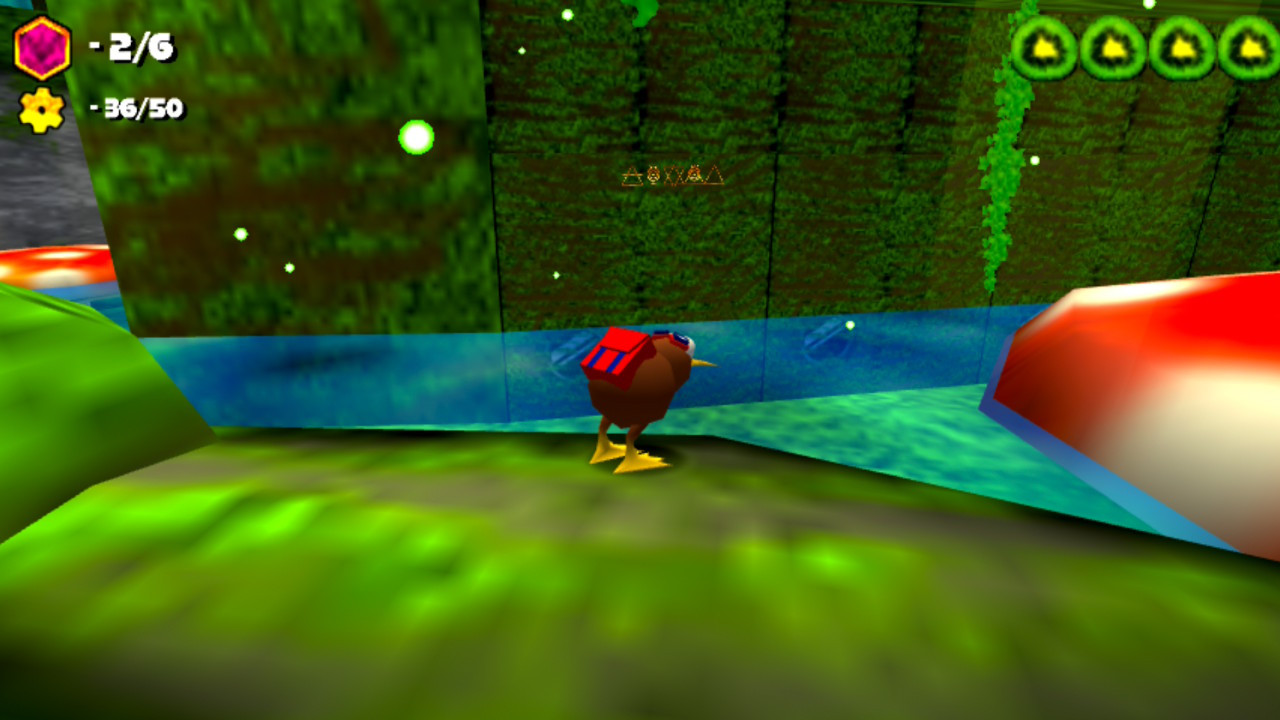The height and width of the screenshot is (720, 1280).
Task: Click the star-shaped glyph on the mural
Action: click(672, 175)
